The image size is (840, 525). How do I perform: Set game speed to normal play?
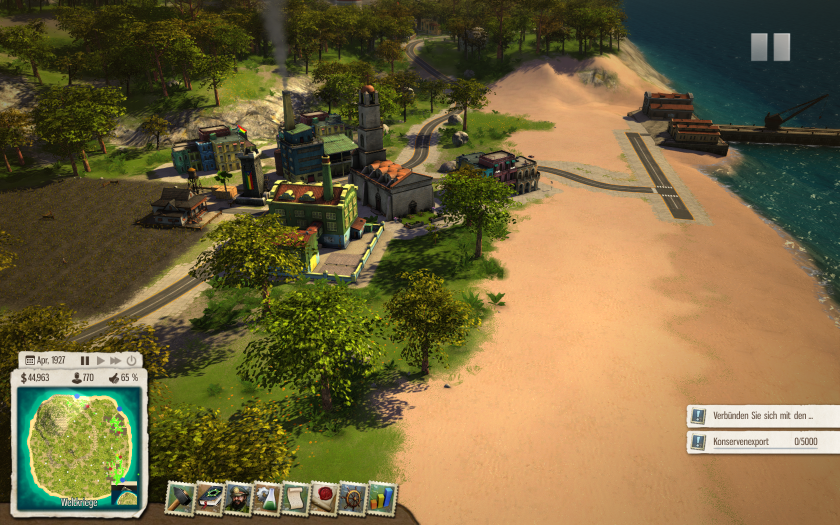click(100, 360)
